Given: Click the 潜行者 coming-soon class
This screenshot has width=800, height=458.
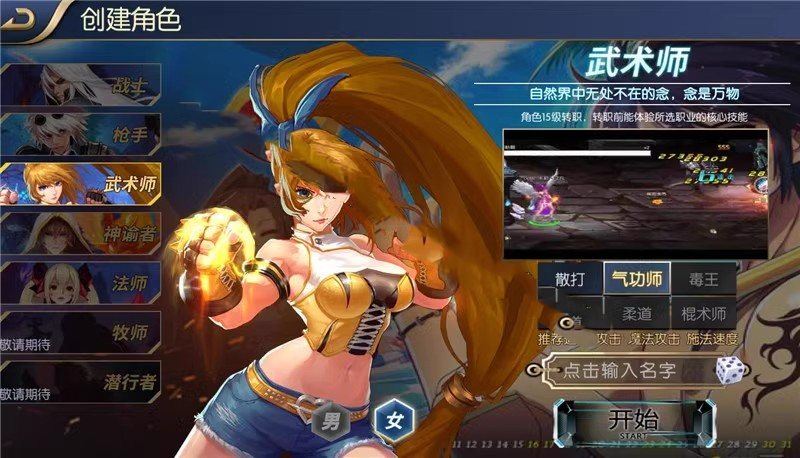Looking at the screenshot, I should pos(80,381).
